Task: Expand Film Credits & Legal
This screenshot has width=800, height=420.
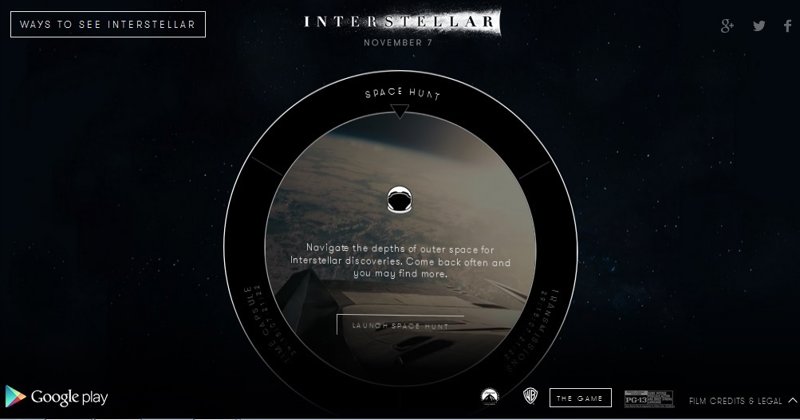Action: coord(739,400)
